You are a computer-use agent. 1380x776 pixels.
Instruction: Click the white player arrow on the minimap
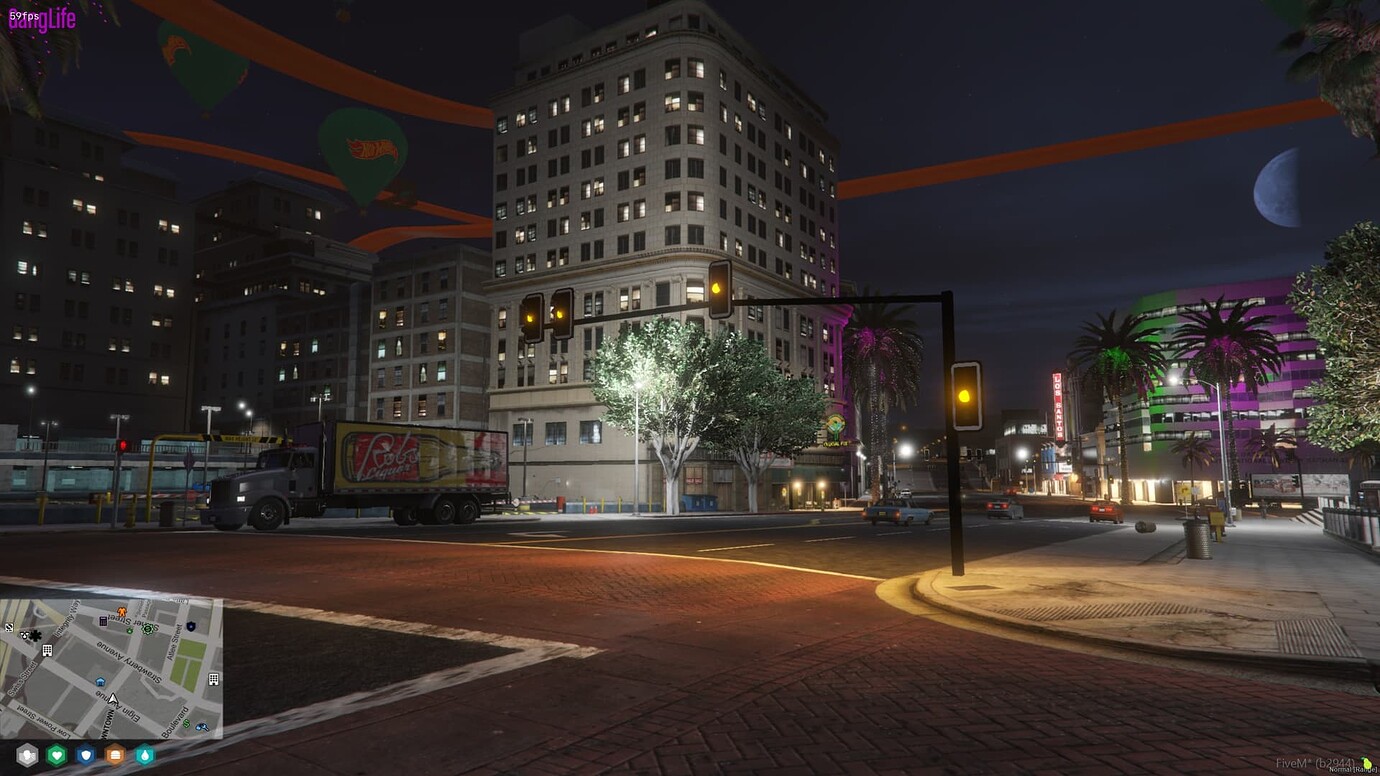tap(113, 697)
